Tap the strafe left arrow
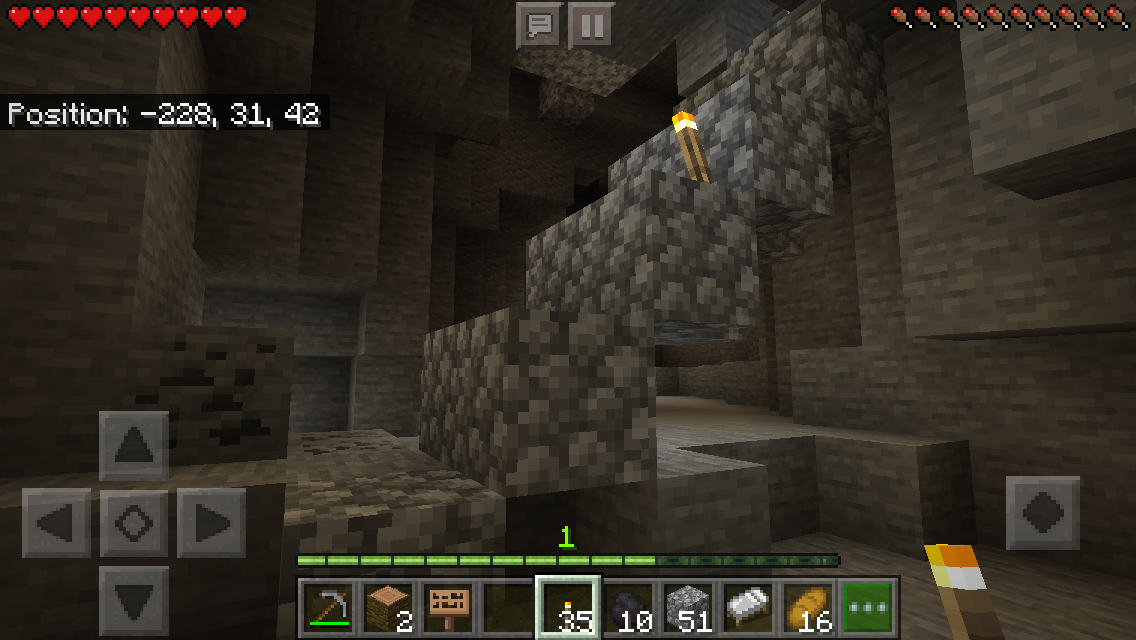The image size is (1136, 640). (x=56, y=523)
